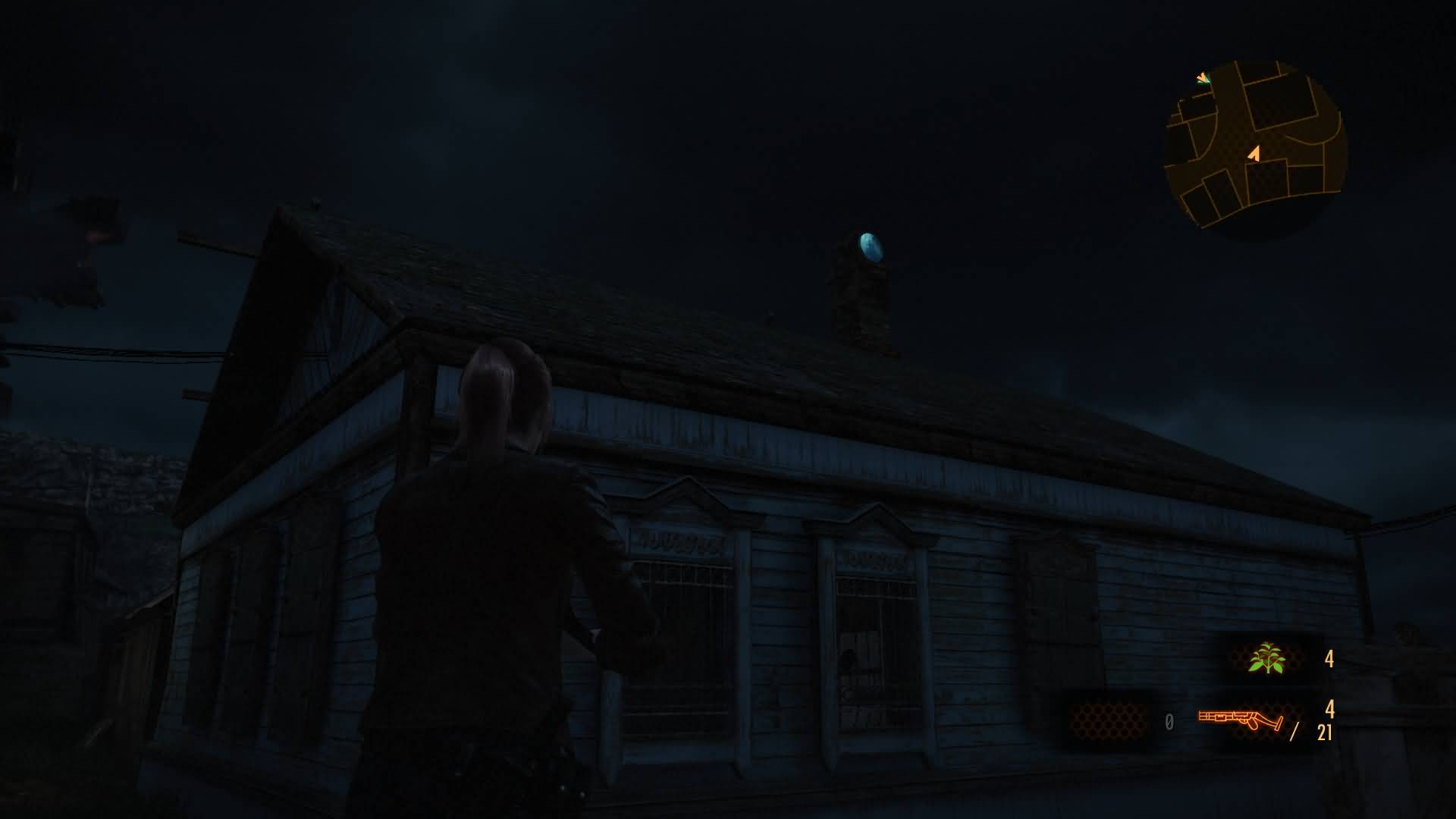1456x819 pixels.
Task: Click the player arrow on the minimap
Action: [1254, 154]
